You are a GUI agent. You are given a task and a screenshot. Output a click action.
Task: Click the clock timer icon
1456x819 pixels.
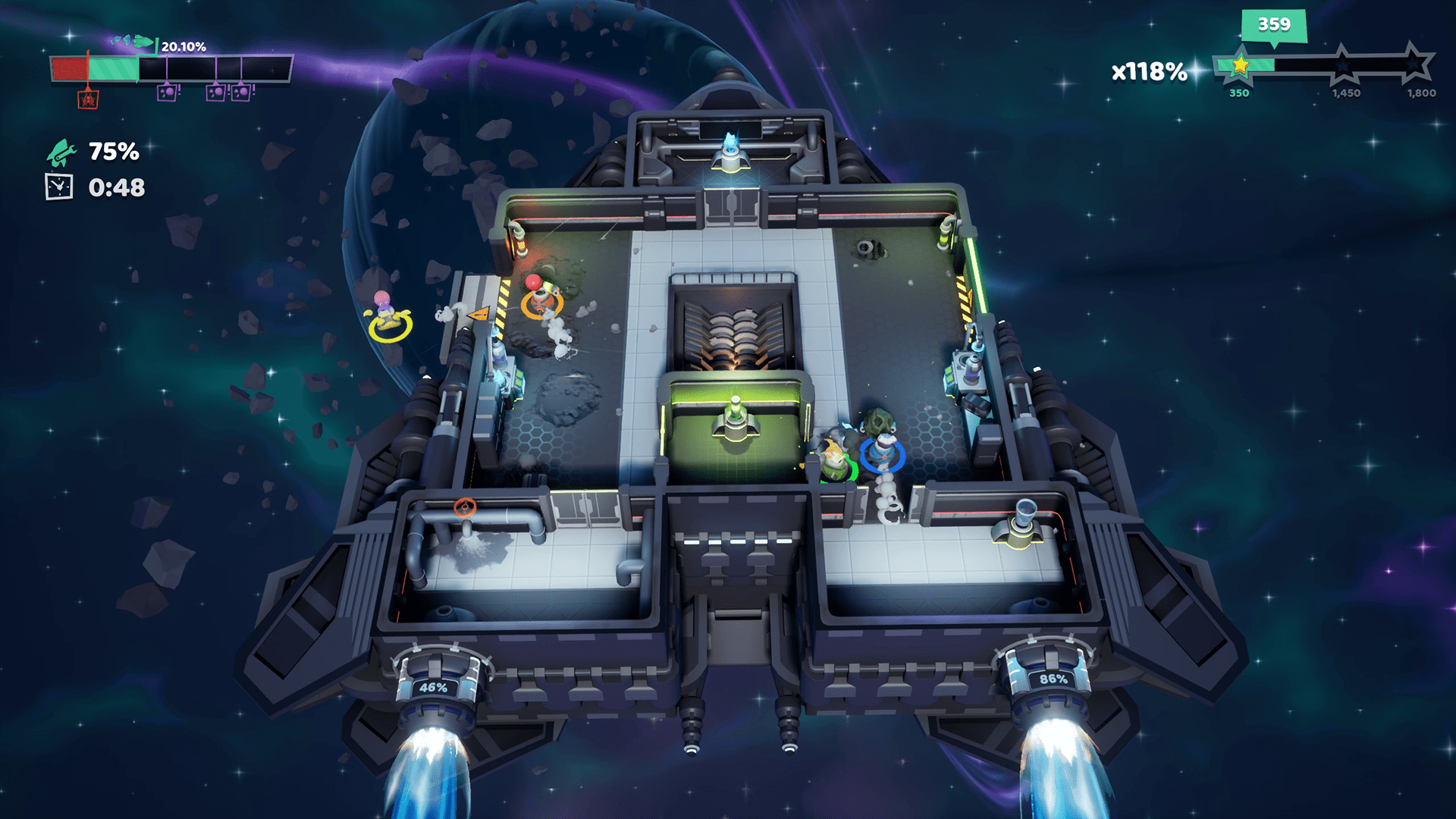59,187
